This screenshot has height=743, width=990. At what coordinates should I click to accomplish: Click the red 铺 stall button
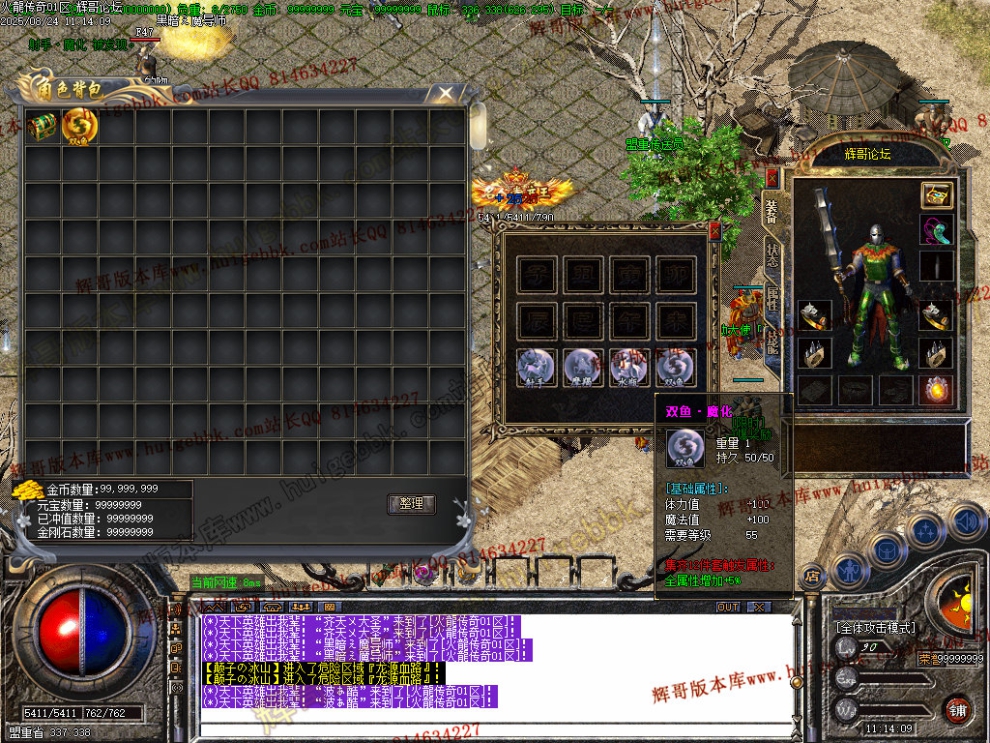coord(958,709)
